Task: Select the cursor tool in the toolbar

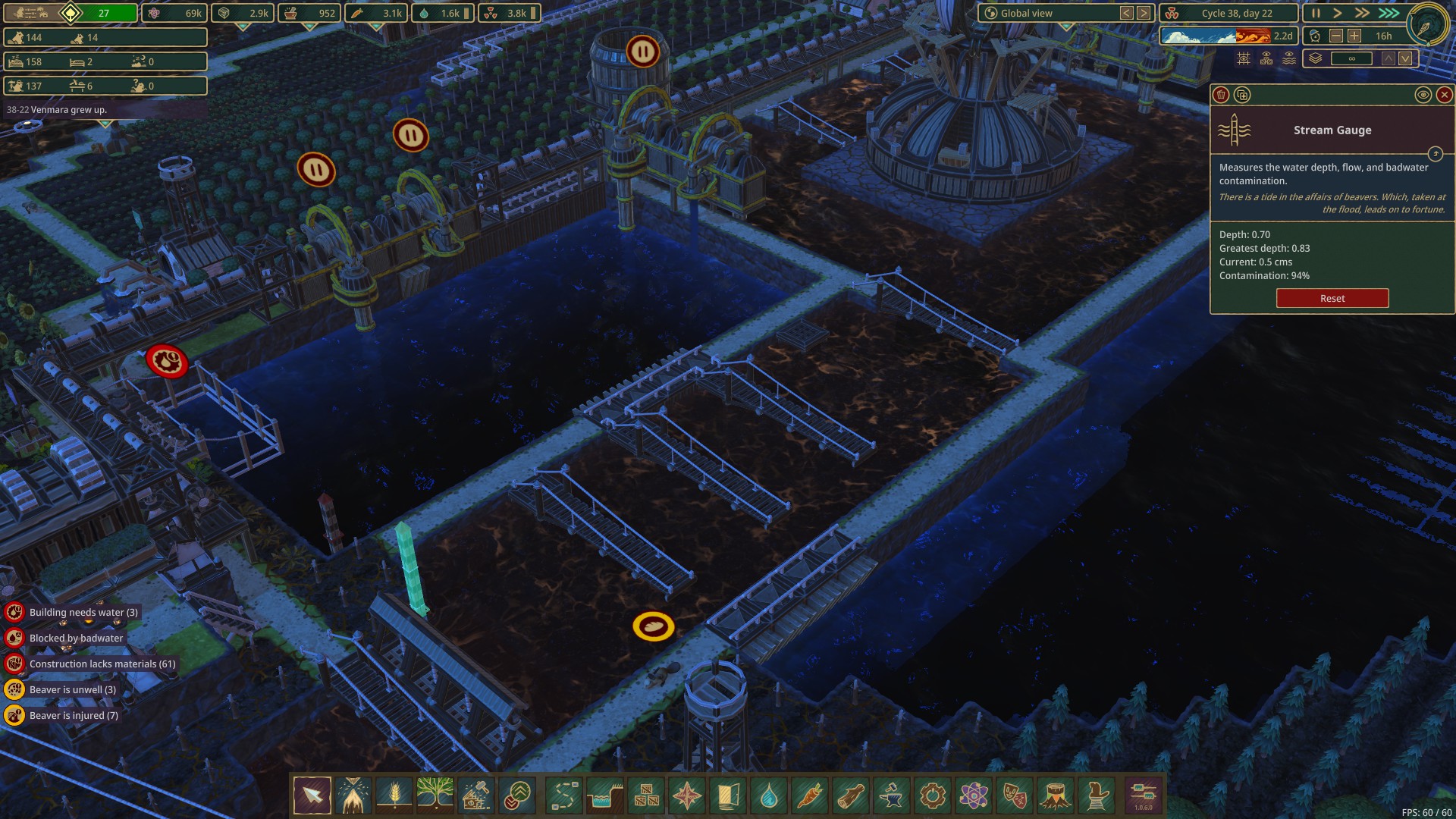Action: (312, 796)
